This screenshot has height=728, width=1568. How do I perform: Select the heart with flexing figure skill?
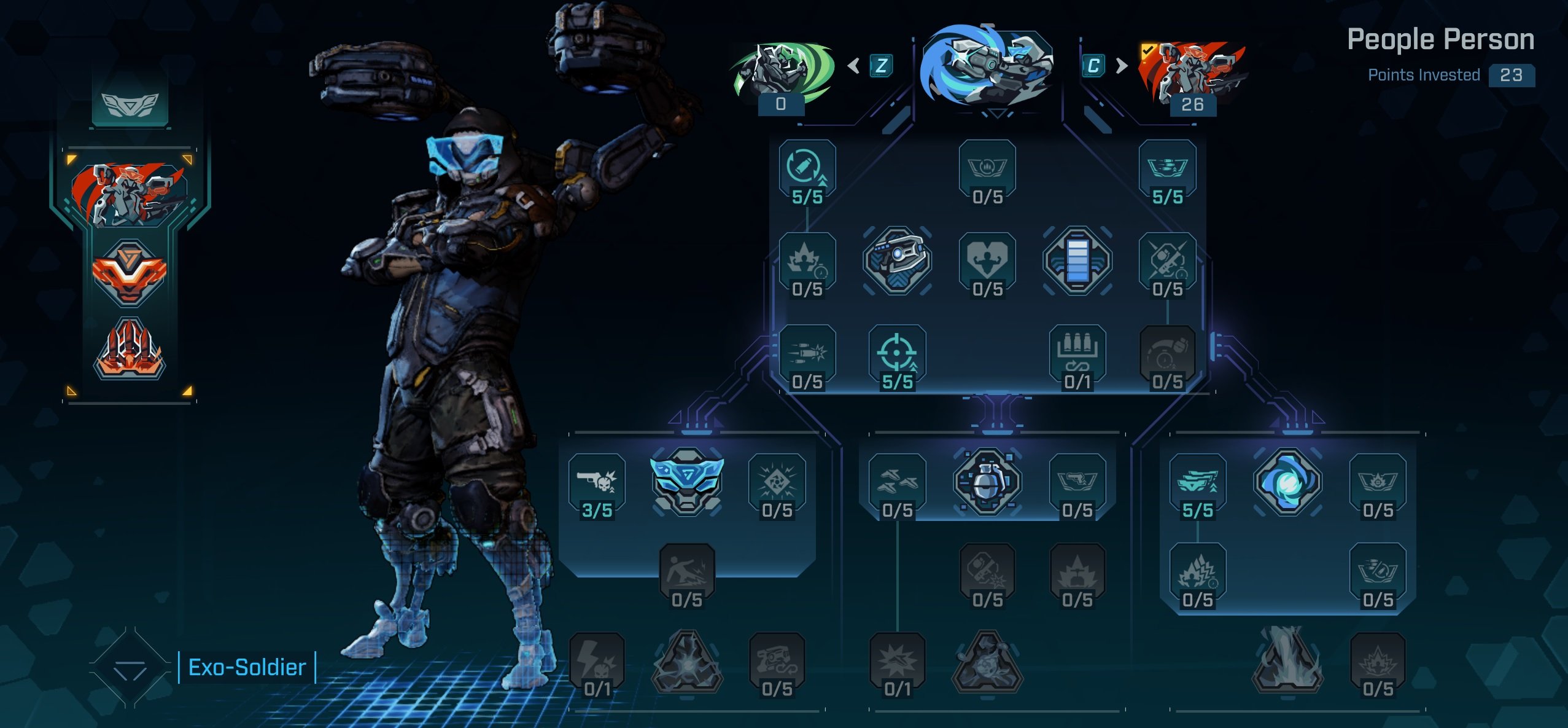[987, 262]
